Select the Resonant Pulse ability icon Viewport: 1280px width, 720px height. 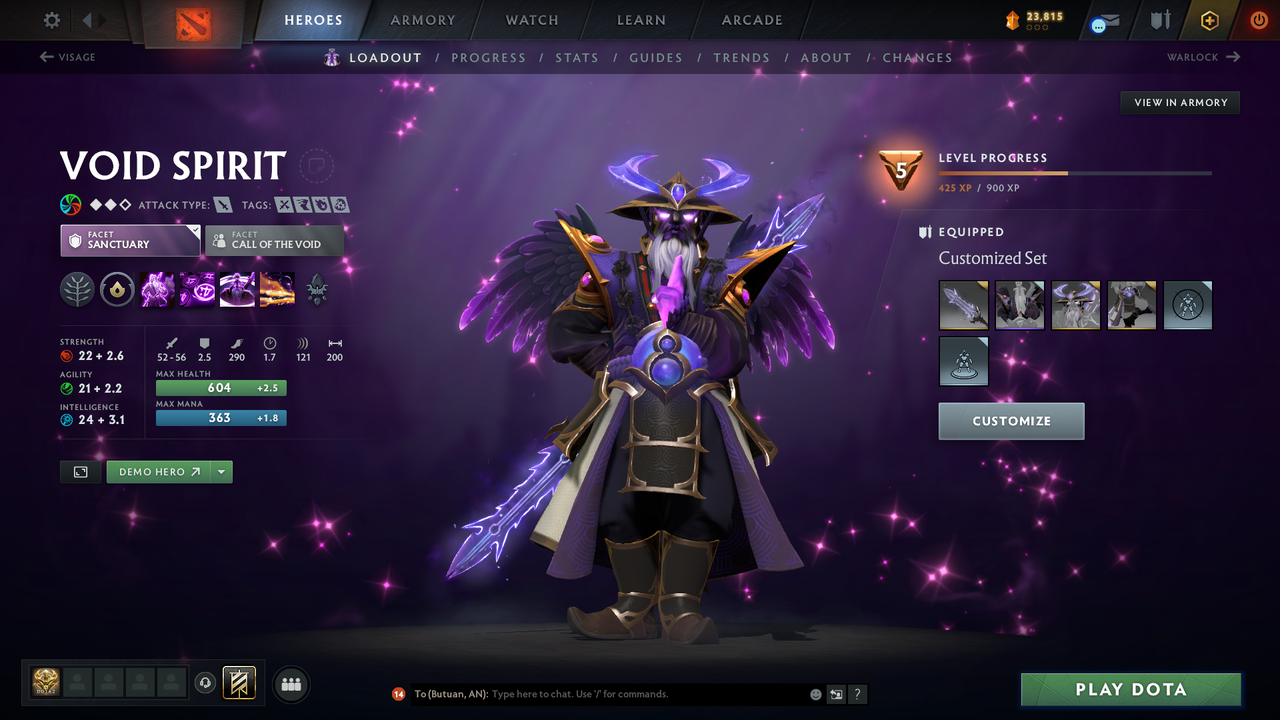coord(237,290)
